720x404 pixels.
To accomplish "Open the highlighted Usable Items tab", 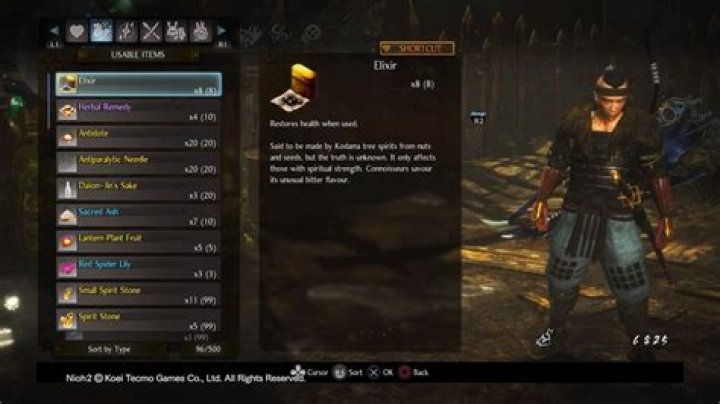I will point(101,32).
